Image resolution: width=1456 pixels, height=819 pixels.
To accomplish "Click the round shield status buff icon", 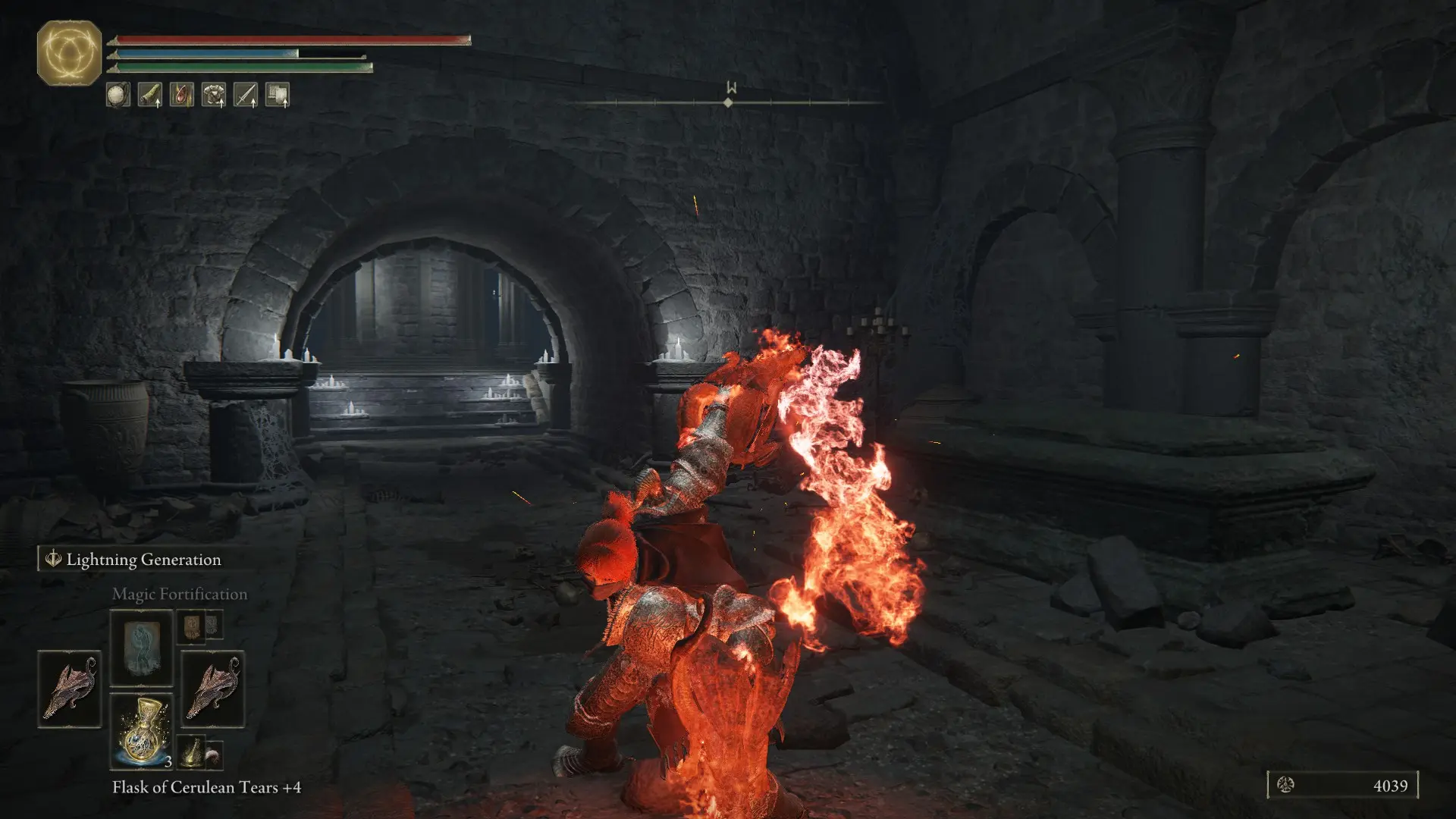I will tap(118, 95).
